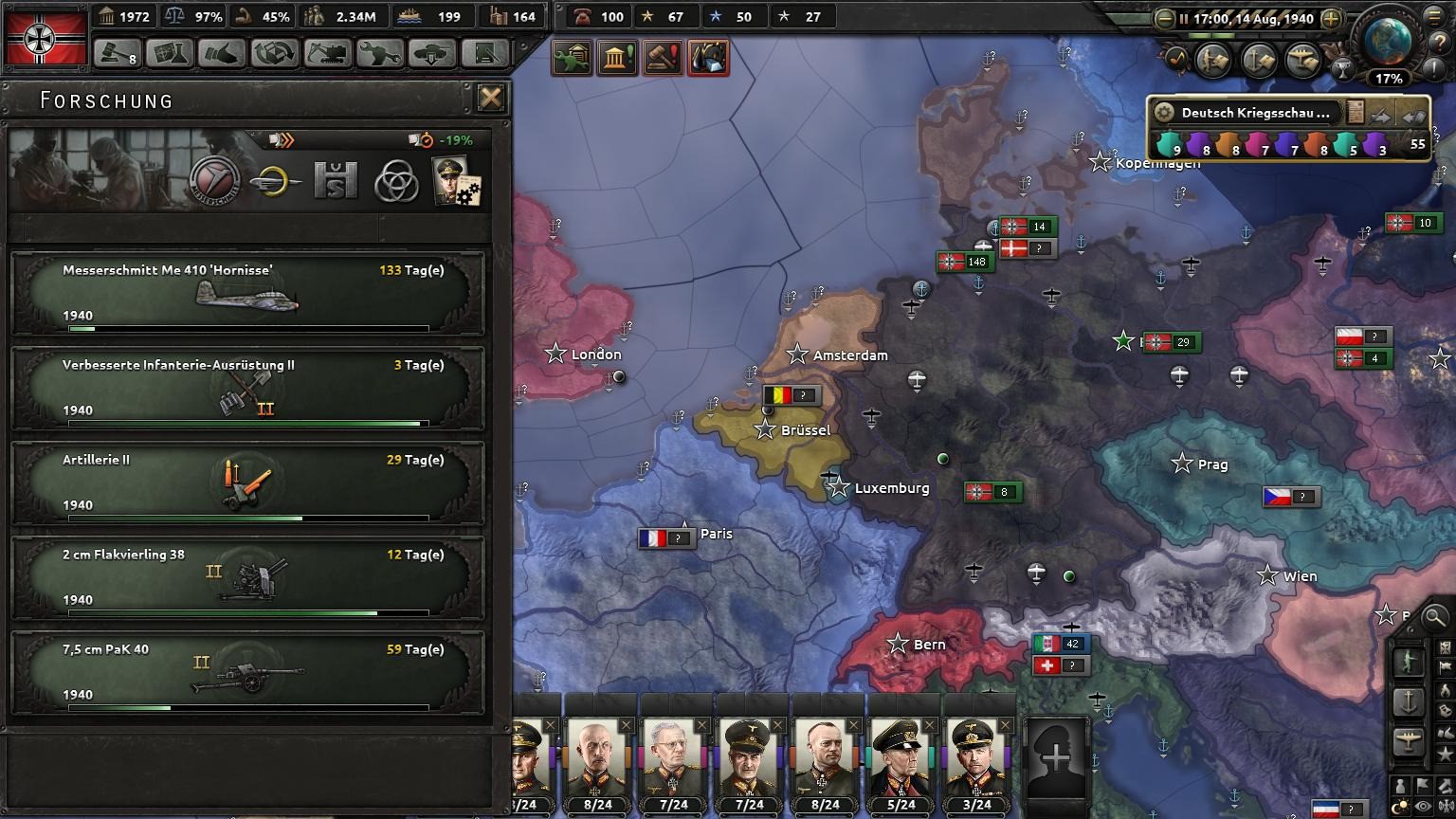Viewport: 1456px width, 819px height.
Task: Open recruitment and deployment with the tank button
Action: point(432,53)
